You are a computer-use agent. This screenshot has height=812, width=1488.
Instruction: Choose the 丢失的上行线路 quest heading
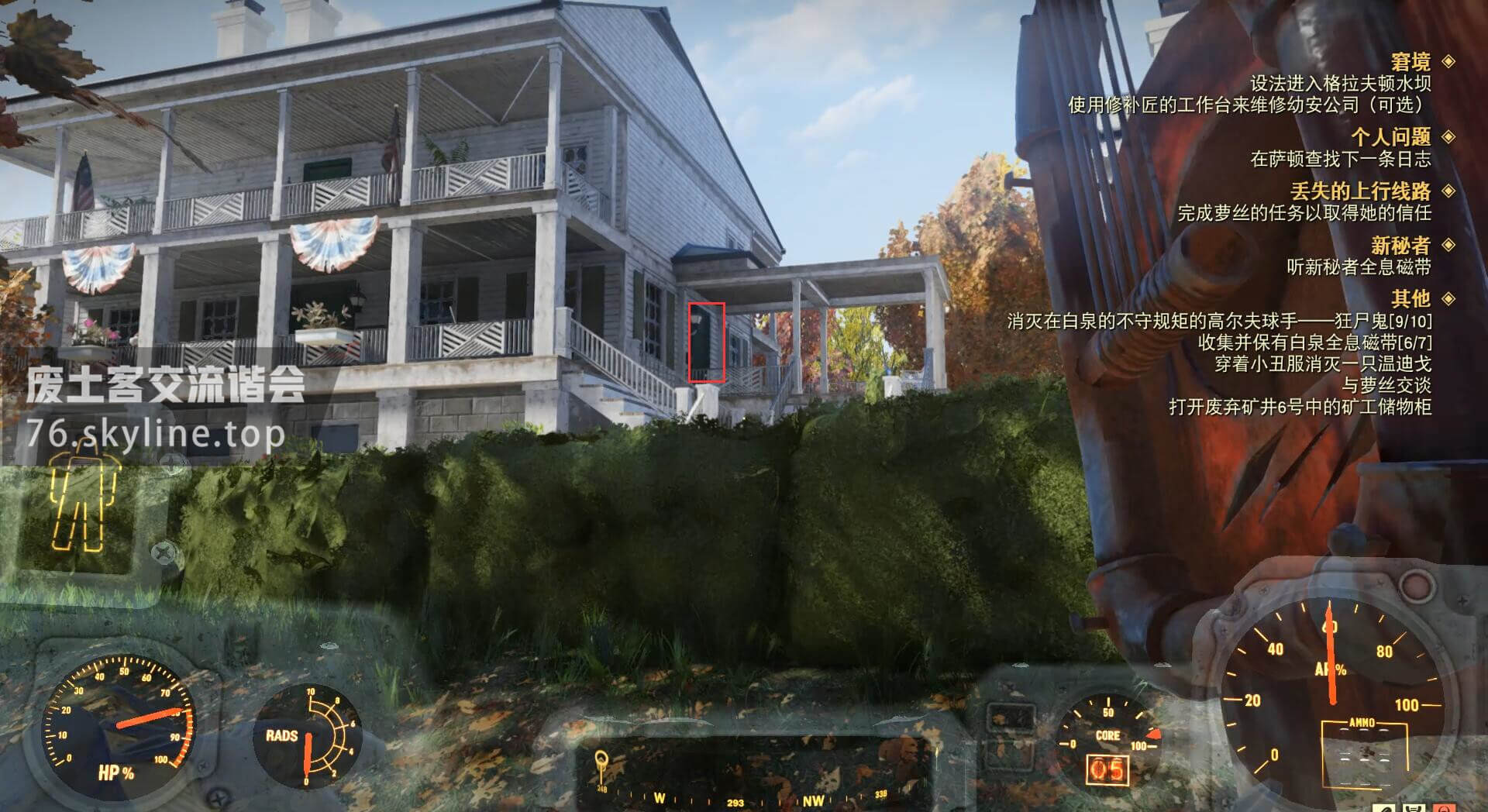(1360, 191)
